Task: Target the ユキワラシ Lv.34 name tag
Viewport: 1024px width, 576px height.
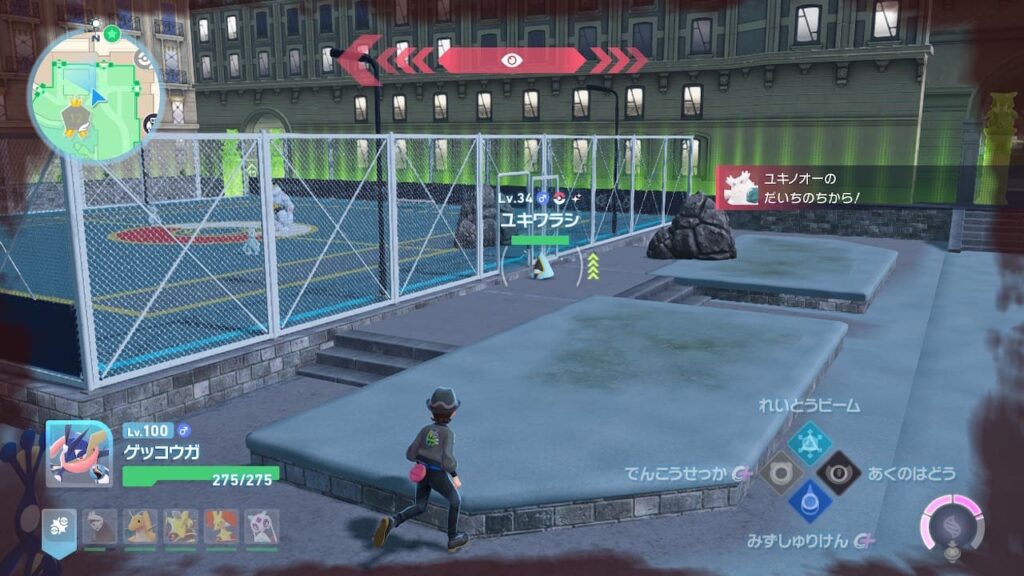Action: pos(540,218)
